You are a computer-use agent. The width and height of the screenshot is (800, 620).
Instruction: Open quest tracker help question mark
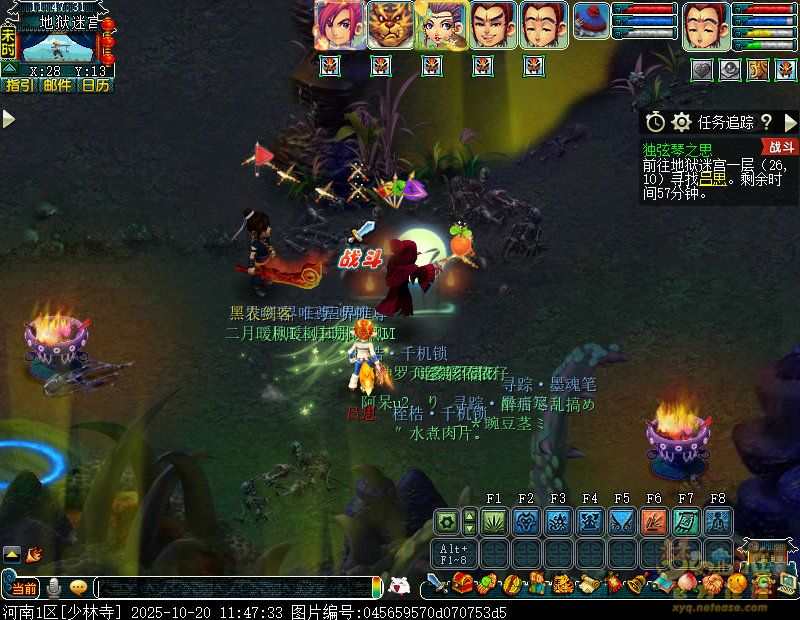click(x=766, y=122)
